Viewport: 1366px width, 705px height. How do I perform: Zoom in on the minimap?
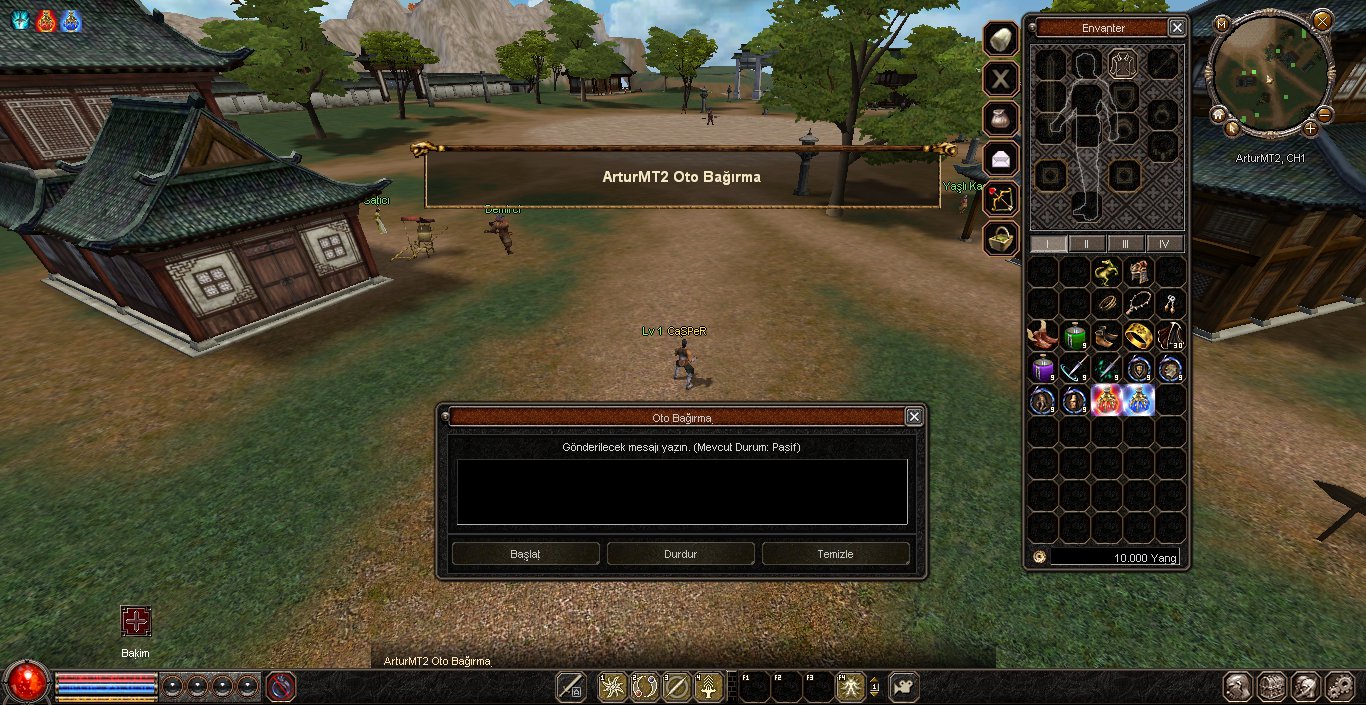click(1311, 128)
